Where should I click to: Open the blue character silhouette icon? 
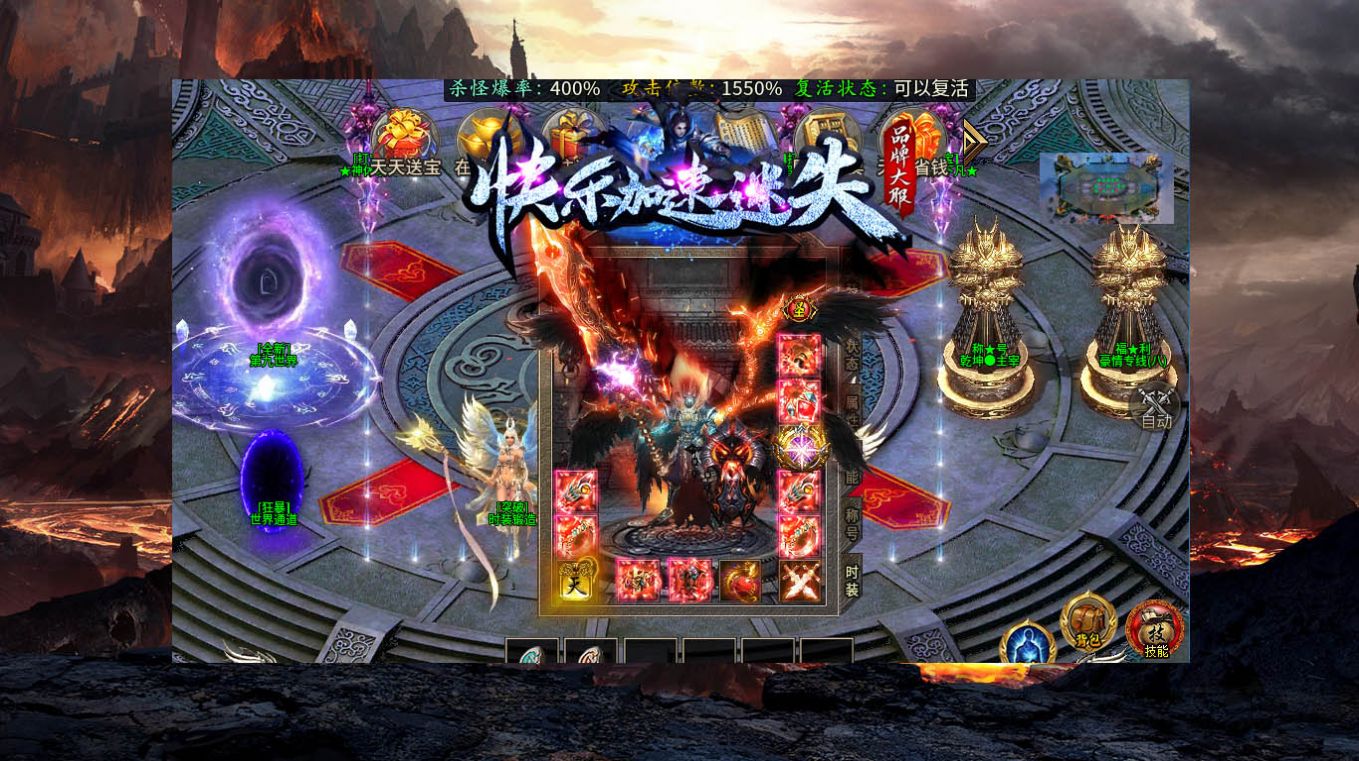pyautogui.click(x=1027, y=646)
